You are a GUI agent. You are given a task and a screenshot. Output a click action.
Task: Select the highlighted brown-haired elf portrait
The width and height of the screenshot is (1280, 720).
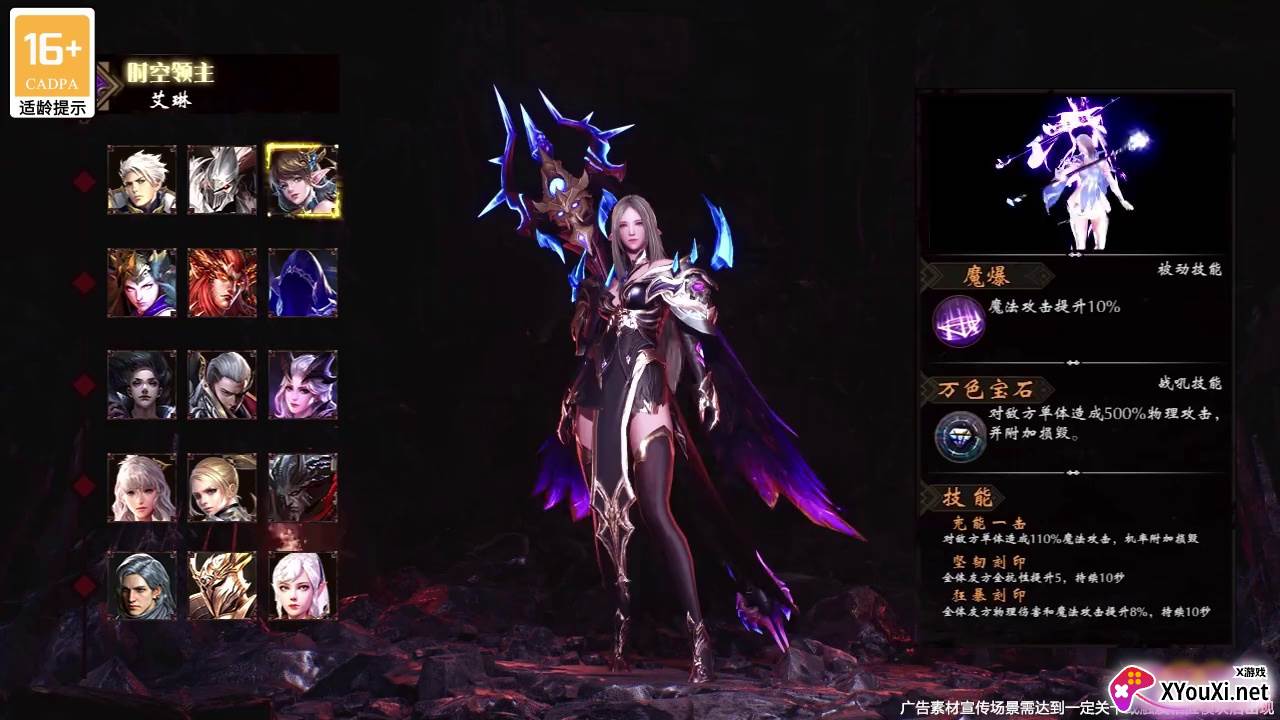(302, 180)
